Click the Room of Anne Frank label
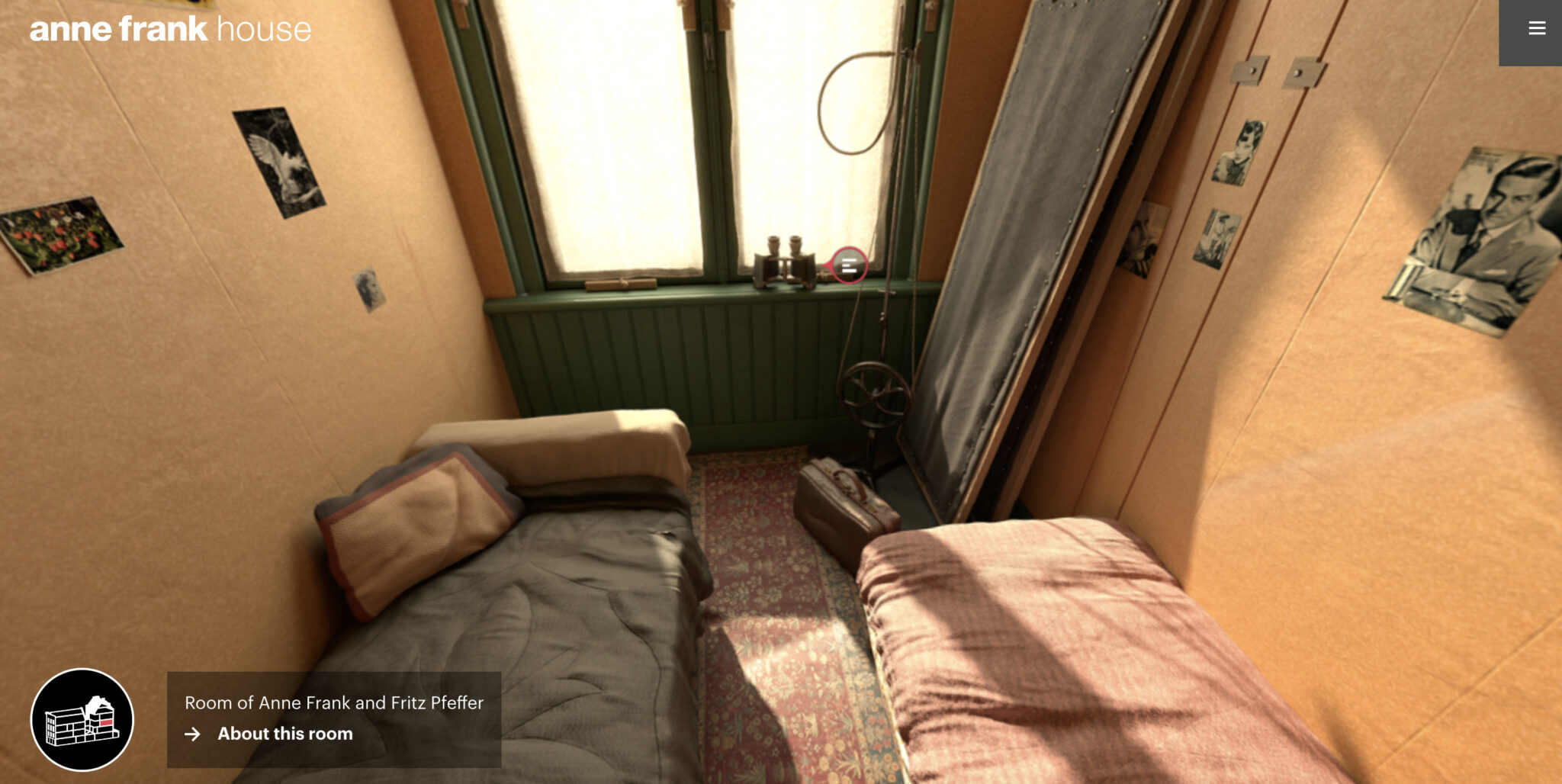 pos(334,704)
